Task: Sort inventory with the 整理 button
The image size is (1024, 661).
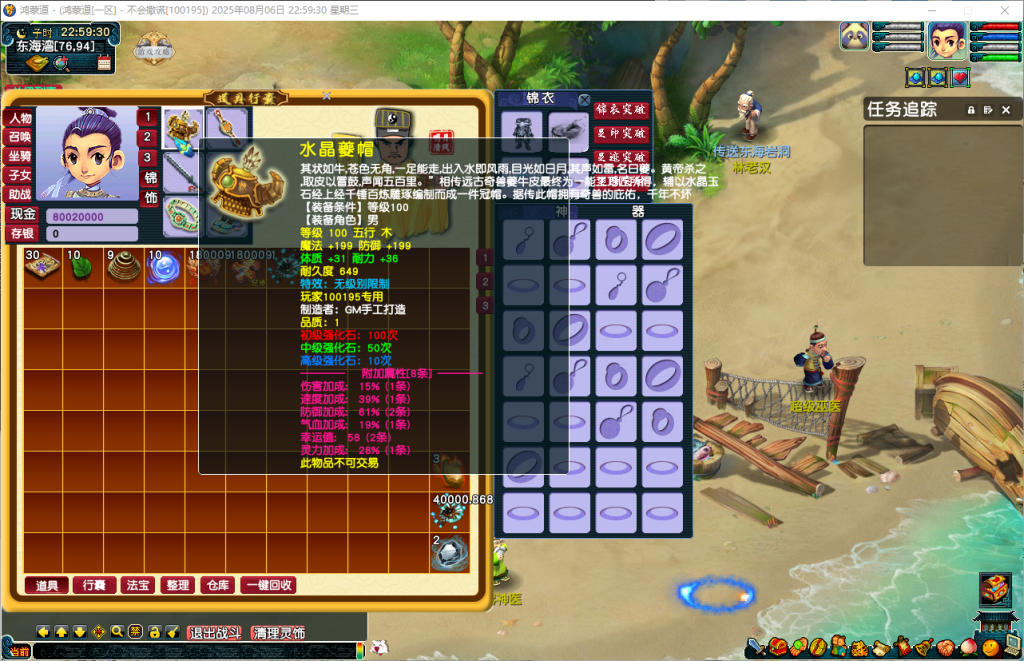Action: 178,585
